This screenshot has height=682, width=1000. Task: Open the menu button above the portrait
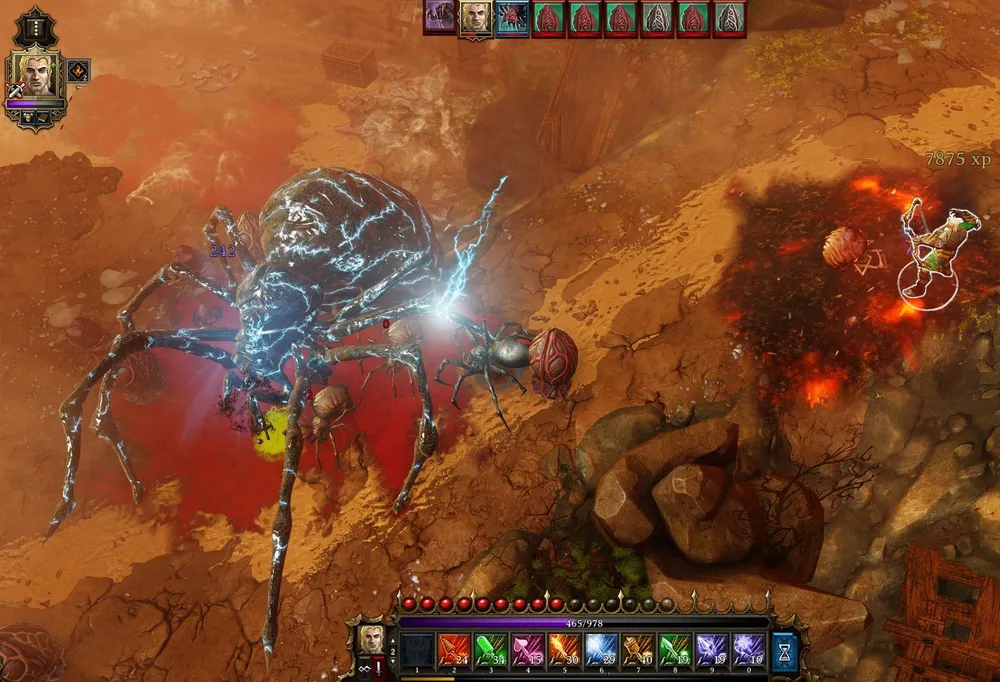click(x=36, y=27)
